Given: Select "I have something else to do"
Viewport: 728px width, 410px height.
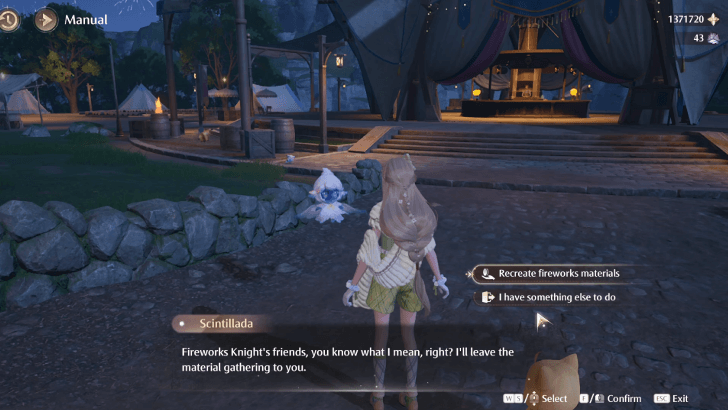Looking at the screenshot, I should [x=556, y=297].
